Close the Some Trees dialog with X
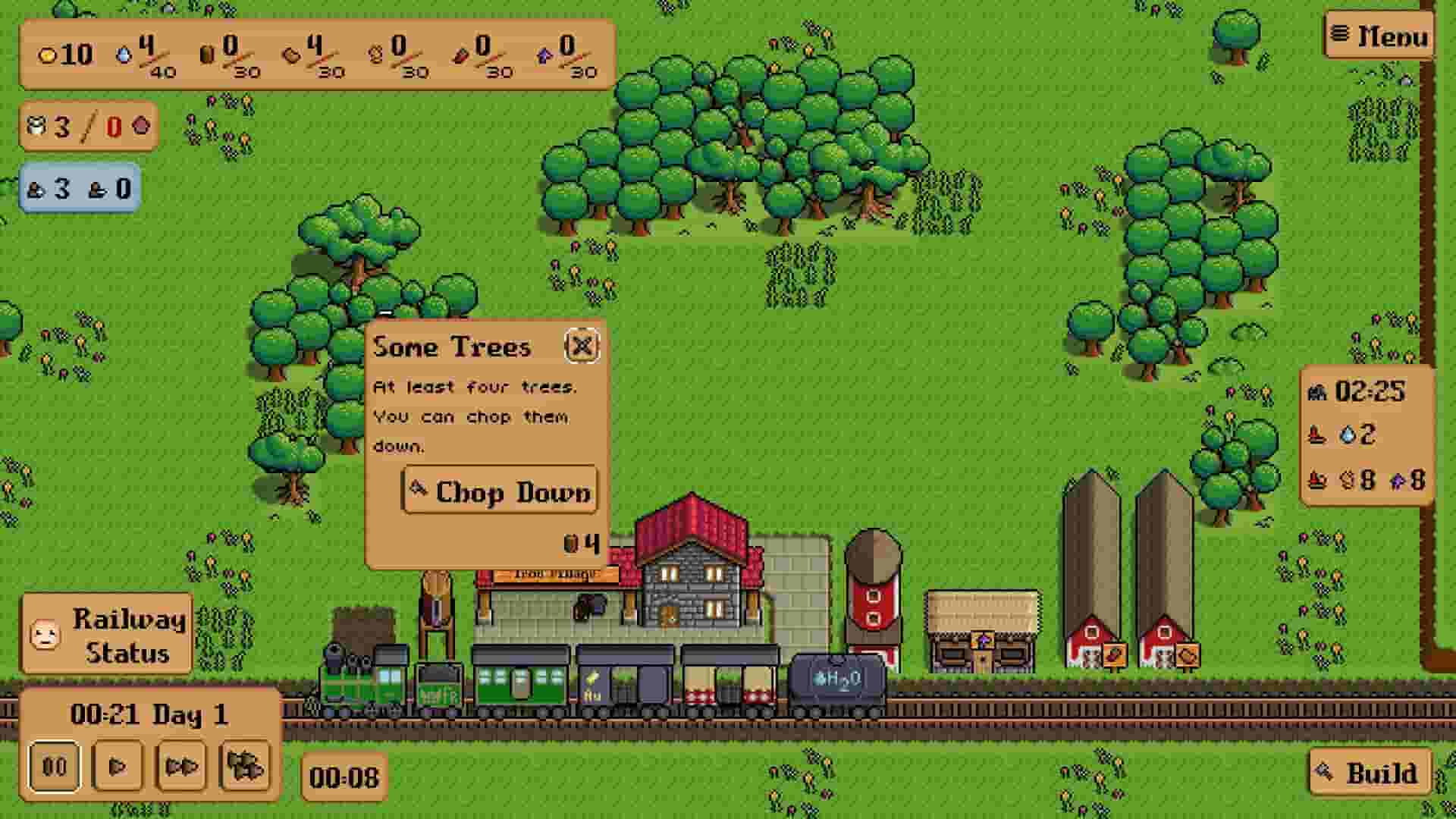 pyautogui.click(x=582, y=347)
